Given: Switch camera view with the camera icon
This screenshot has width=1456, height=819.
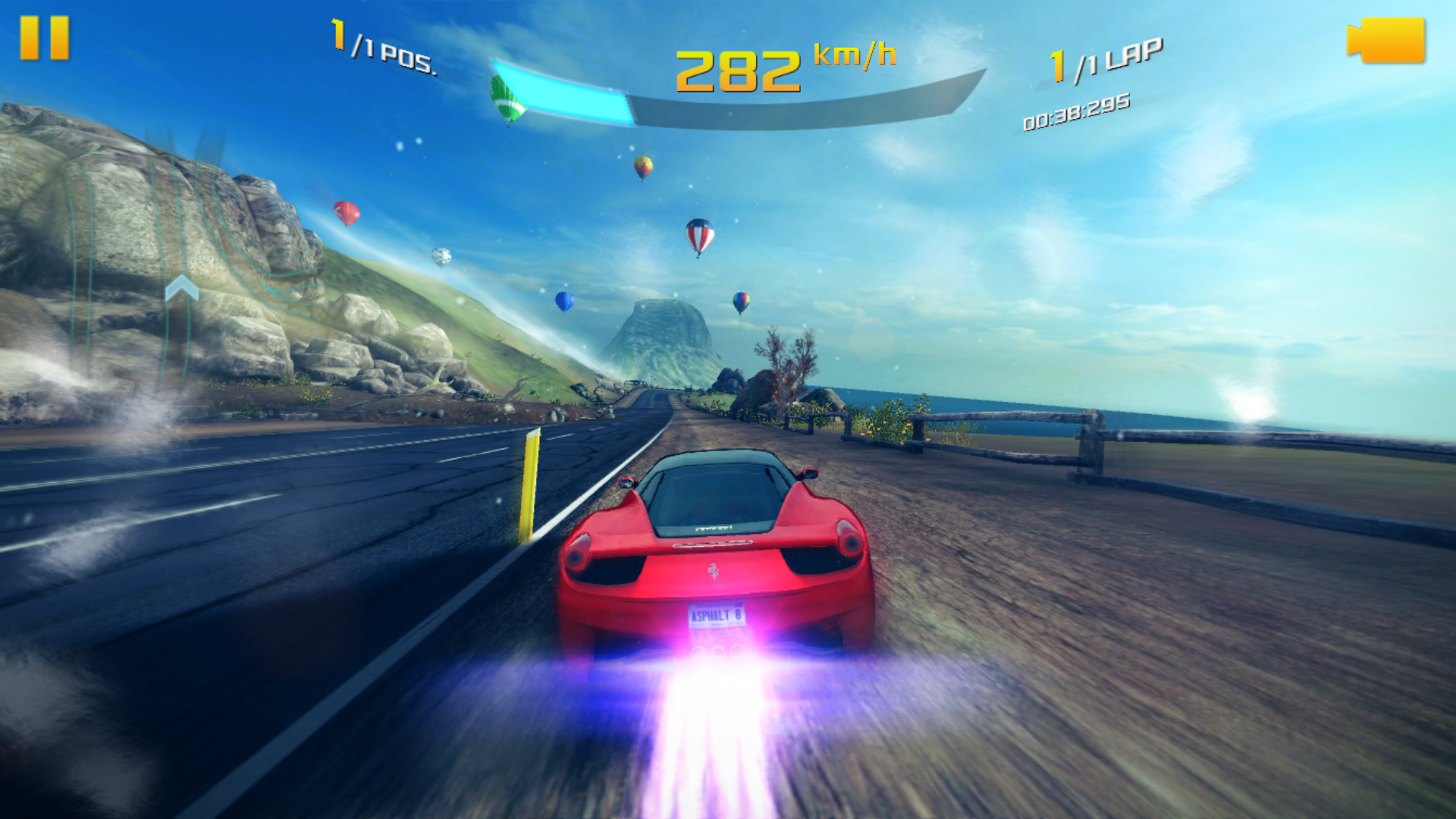Looking at the screenshot, I should tap(1386, 41).
